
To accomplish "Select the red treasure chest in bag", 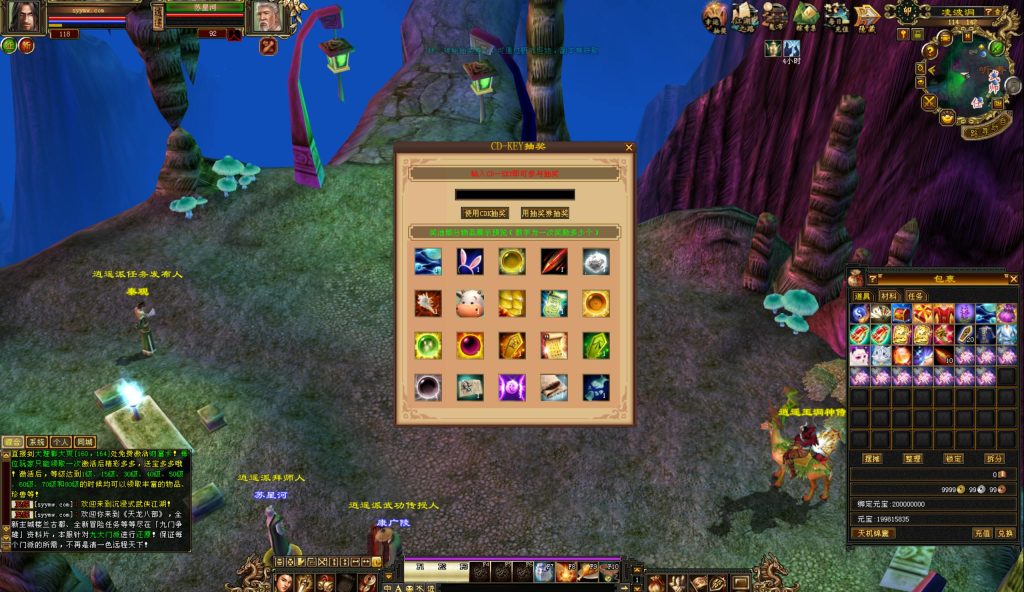I will (x=901, y=314).
